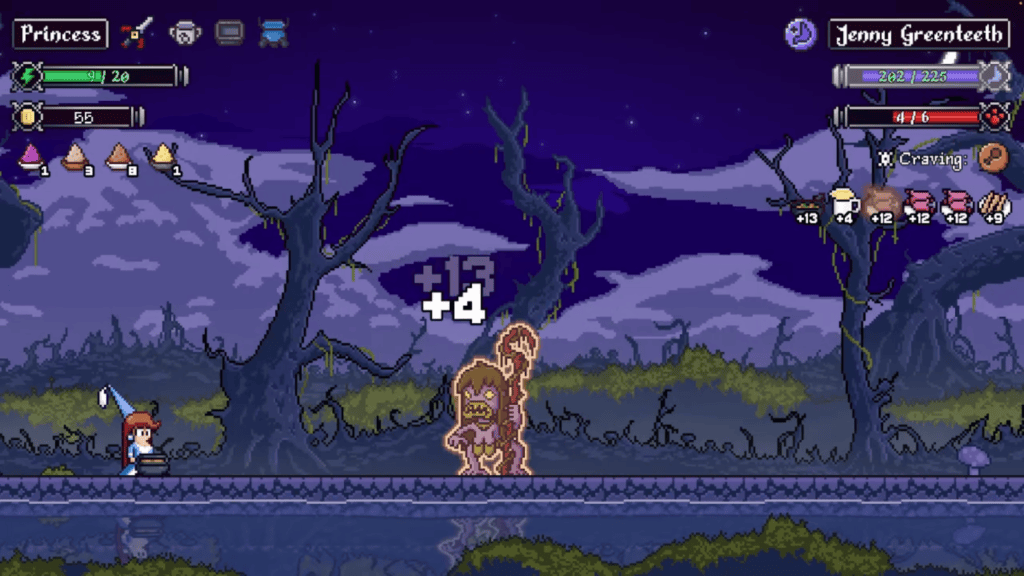The image size is (1024, 576).
Task: Click the Princess name plate
Action: (60, 34)
